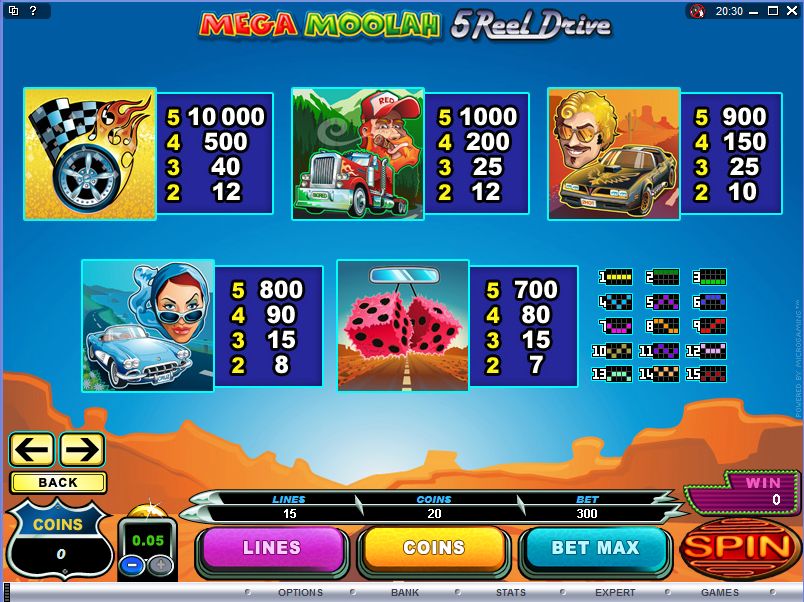Image resolution: width=804 pixels, height=602 pixels.
Task: Activate the BET MAX button
Action: [595, 548]
